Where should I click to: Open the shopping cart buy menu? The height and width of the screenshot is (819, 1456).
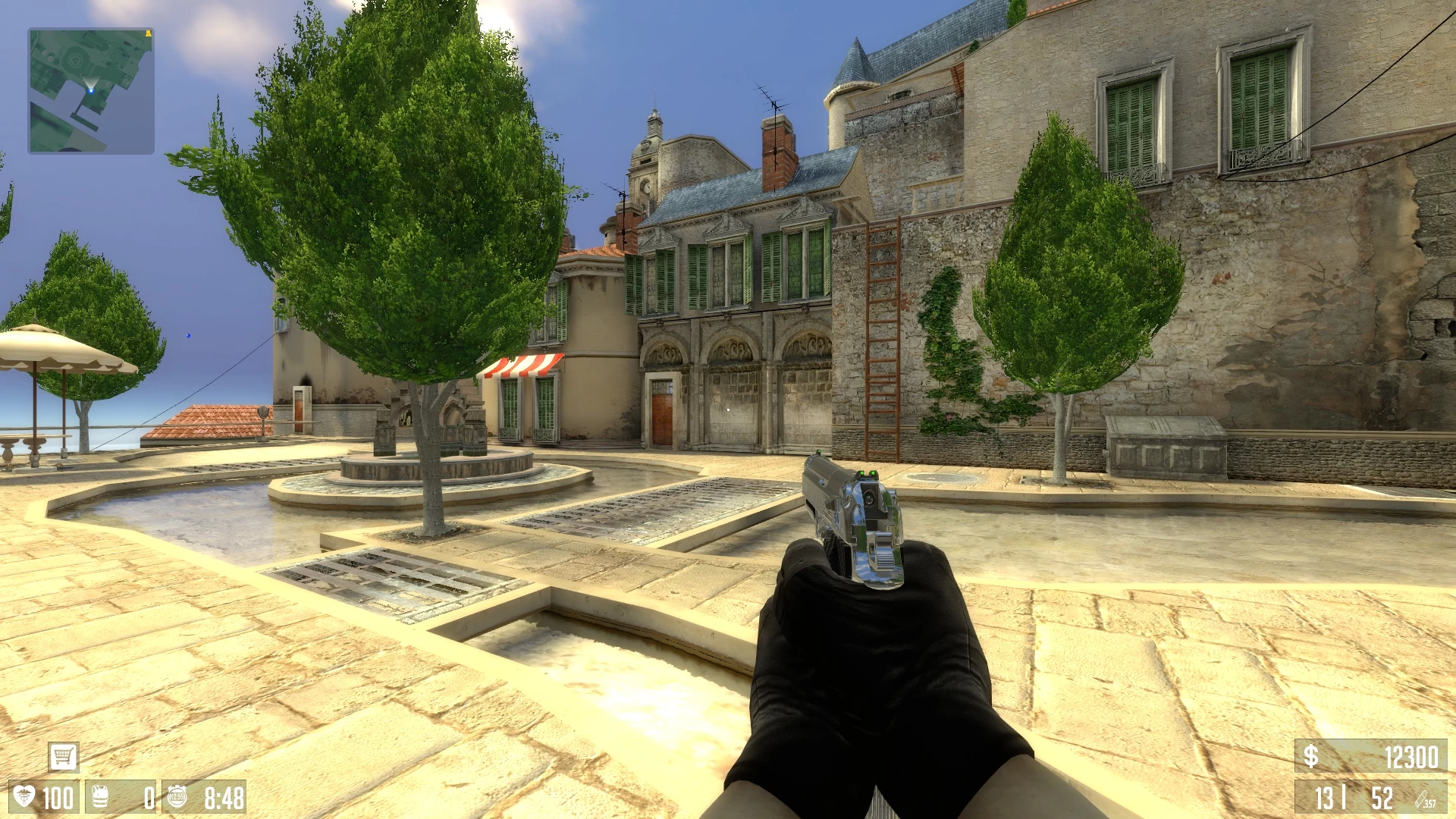click(63, 756)
